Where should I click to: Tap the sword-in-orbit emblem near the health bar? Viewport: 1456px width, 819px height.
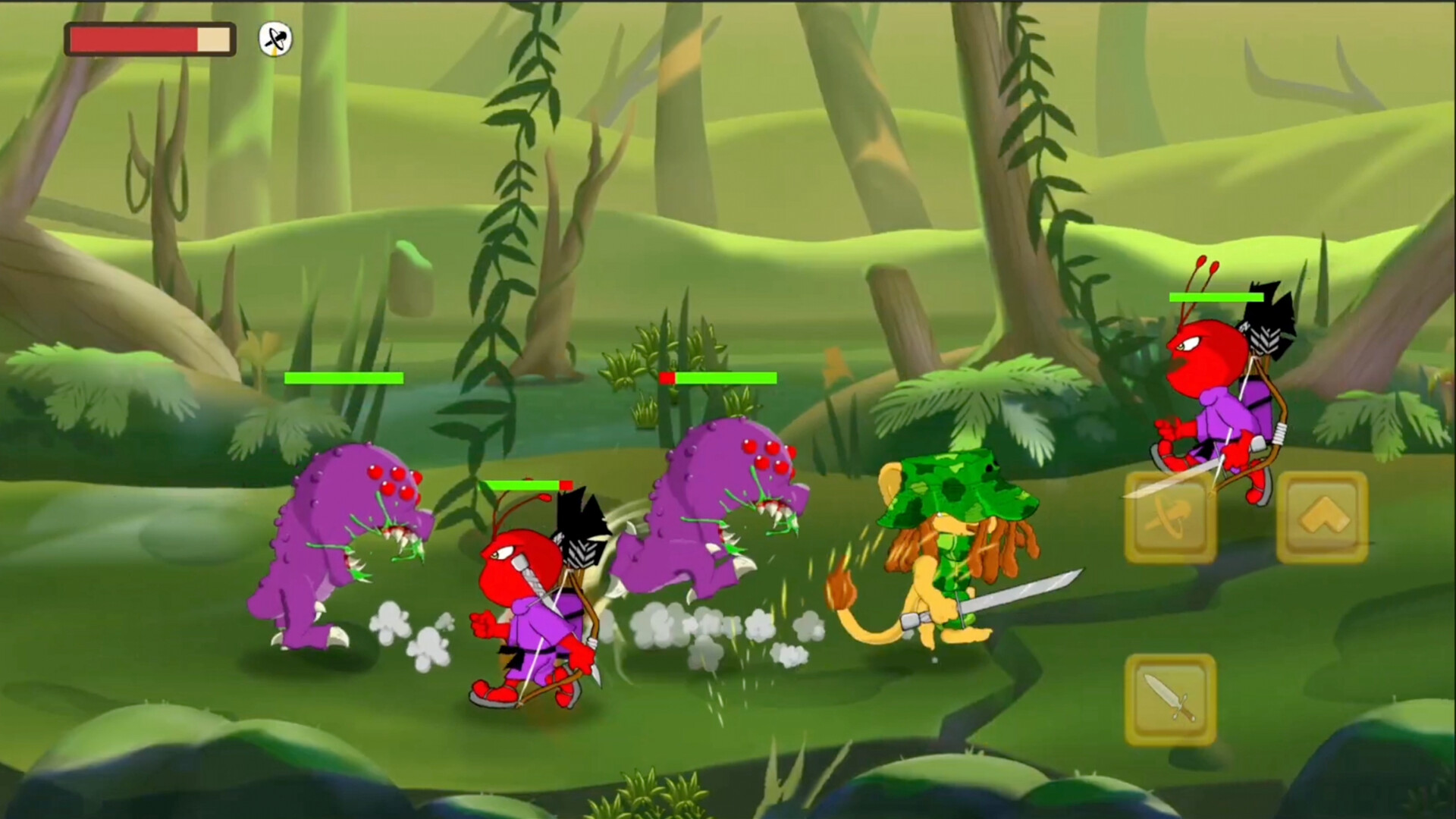(x=273, y=38)
